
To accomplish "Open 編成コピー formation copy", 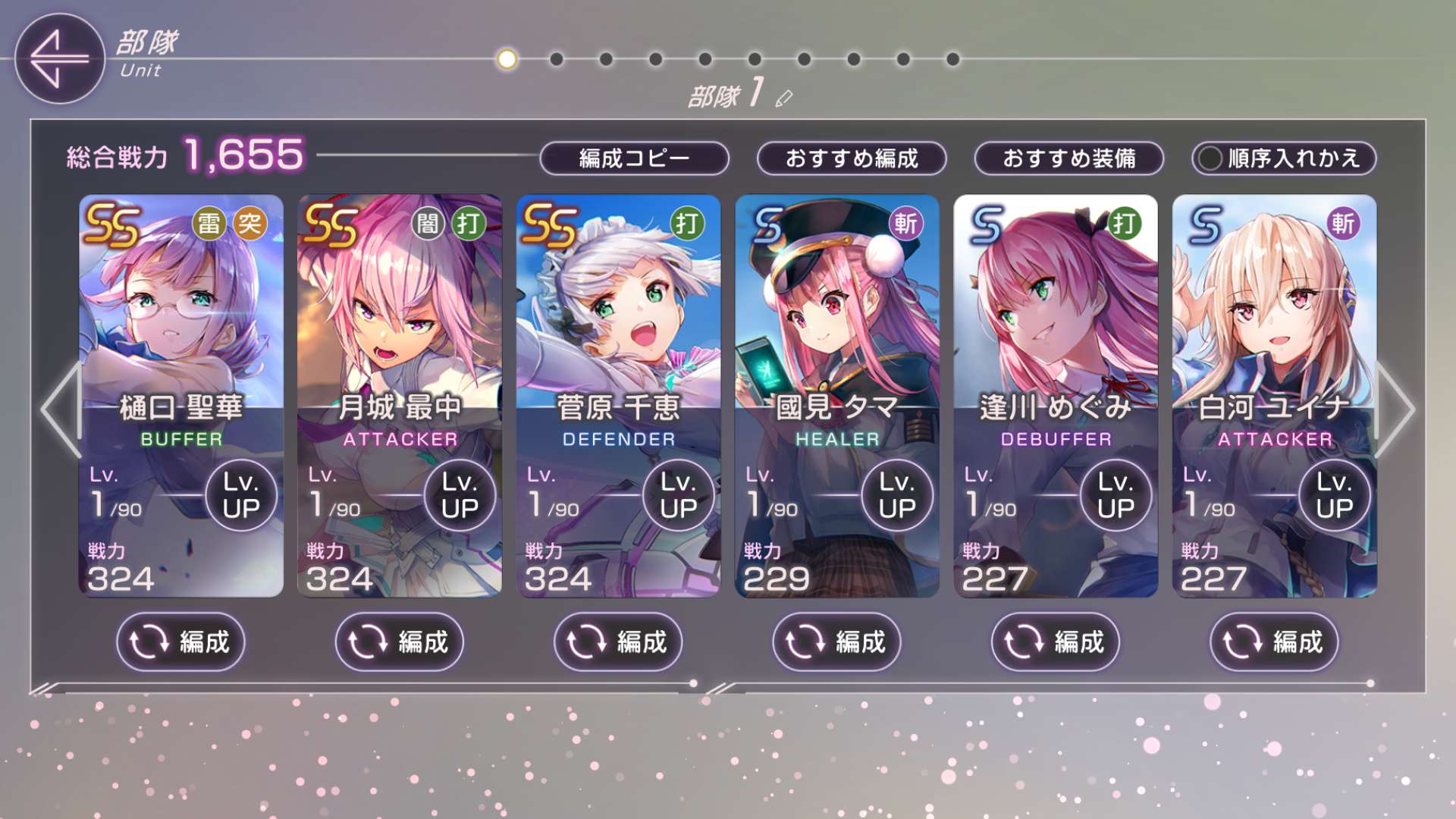I will pyautogui.click(x=634, y=158).
